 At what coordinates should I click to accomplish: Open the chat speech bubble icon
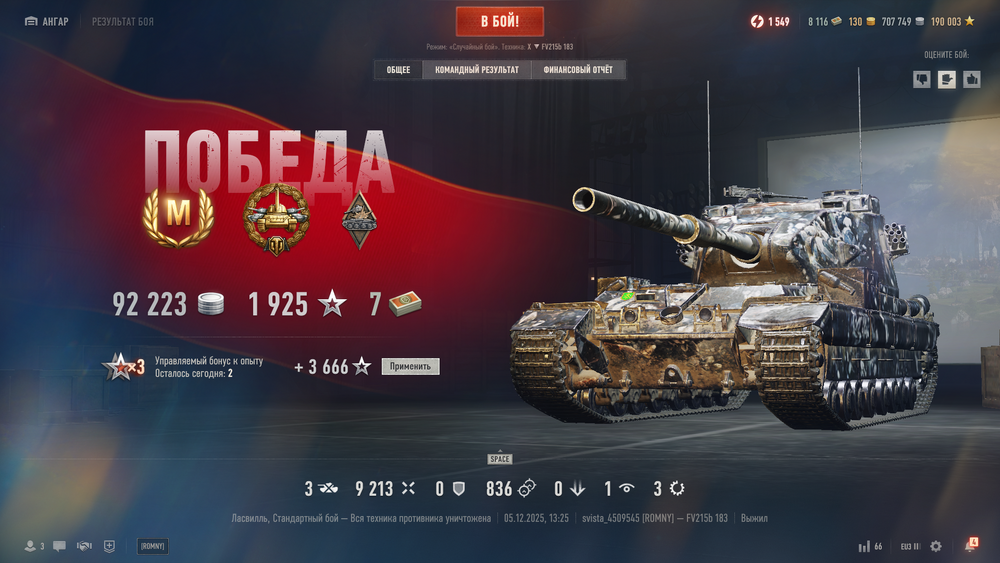tap(60, 546)
